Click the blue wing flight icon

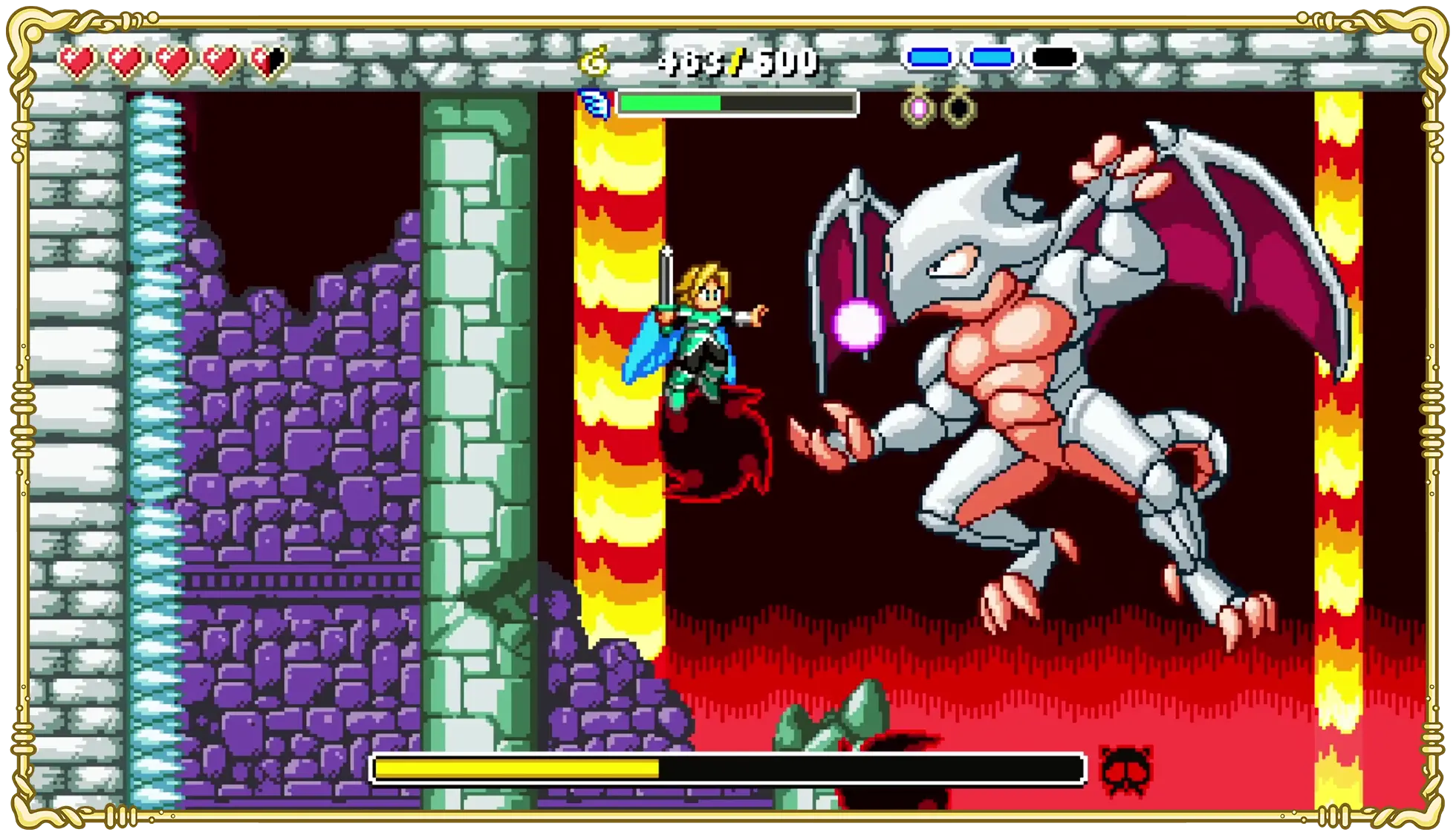pos(594,103)
